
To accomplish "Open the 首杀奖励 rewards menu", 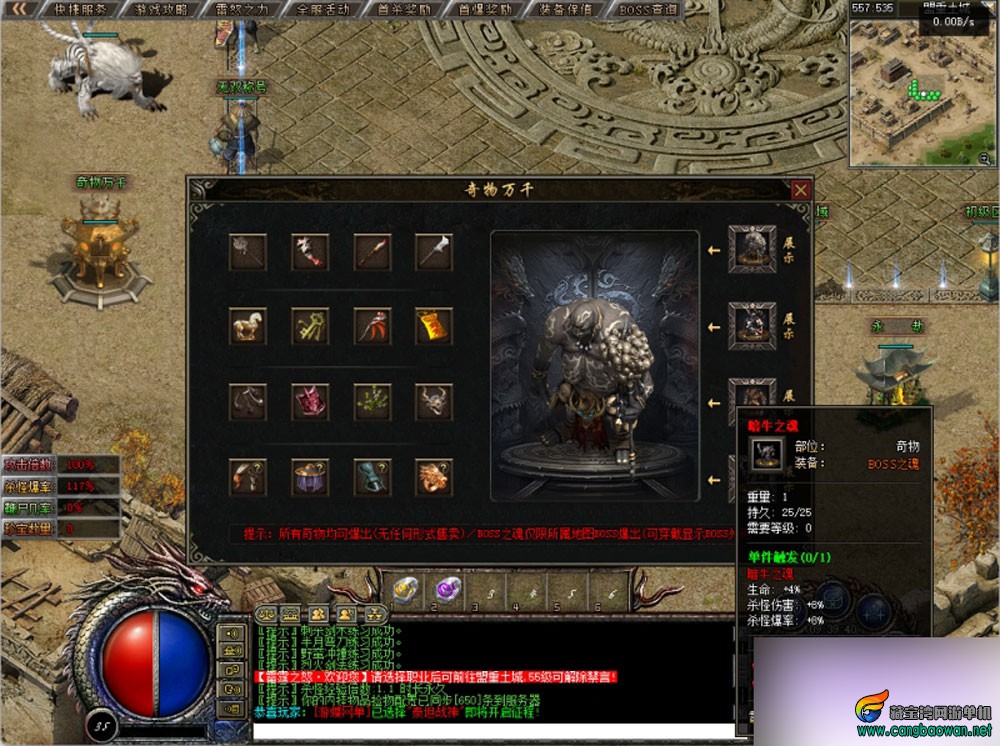I will [x=404, y=9].
